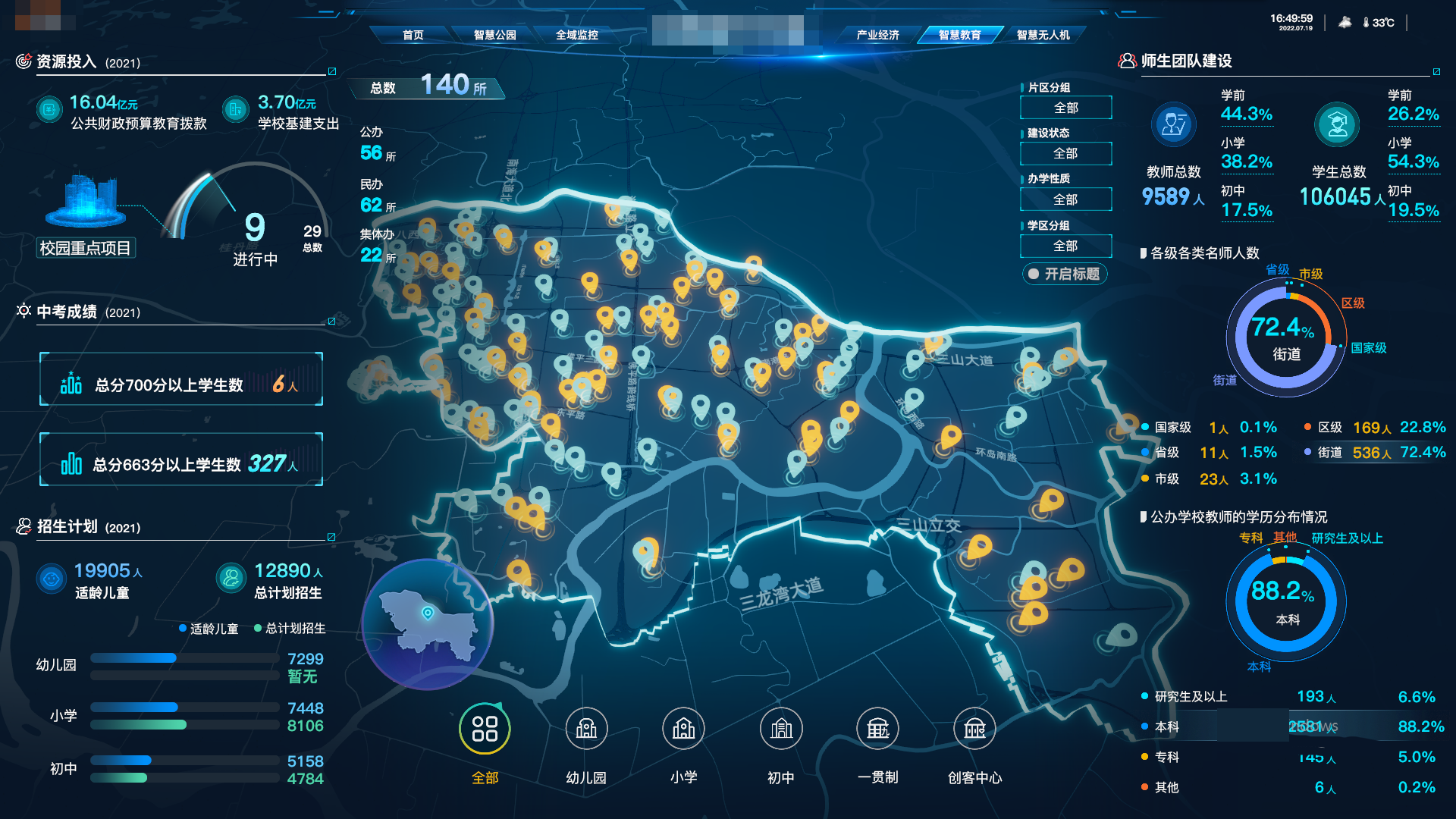Go to the 产业经济 tab
This screenshot has height=819, width=1456.
[x=877, y=35]
